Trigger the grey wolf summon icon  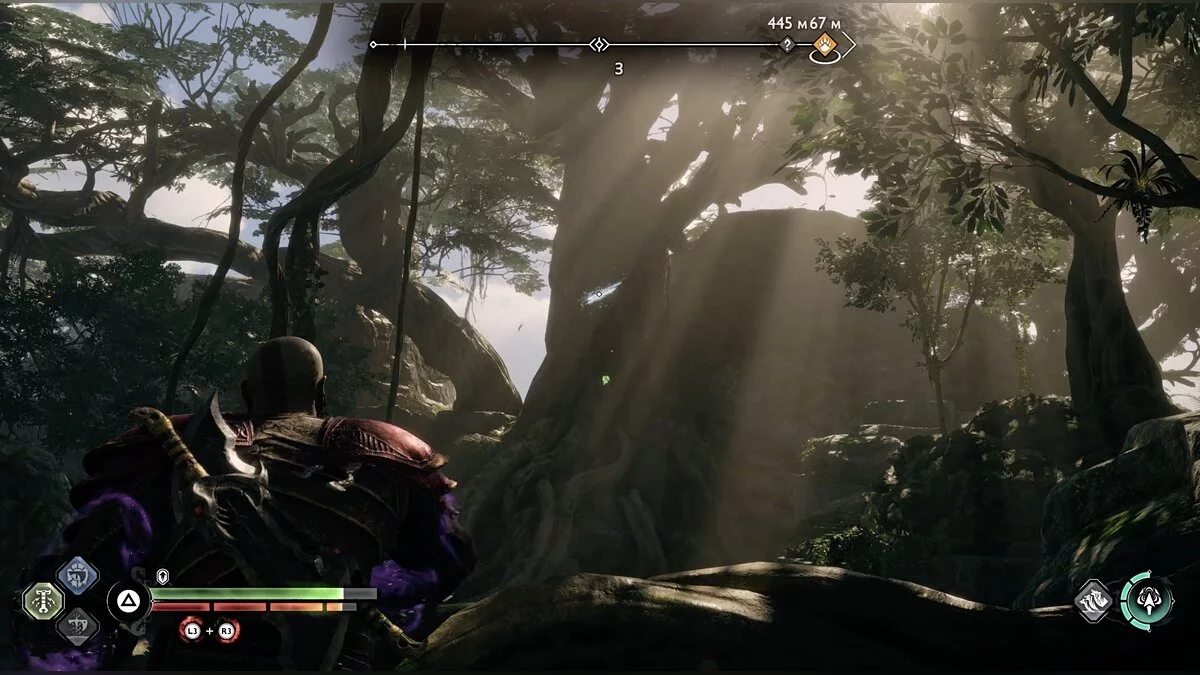[1094, 601]
